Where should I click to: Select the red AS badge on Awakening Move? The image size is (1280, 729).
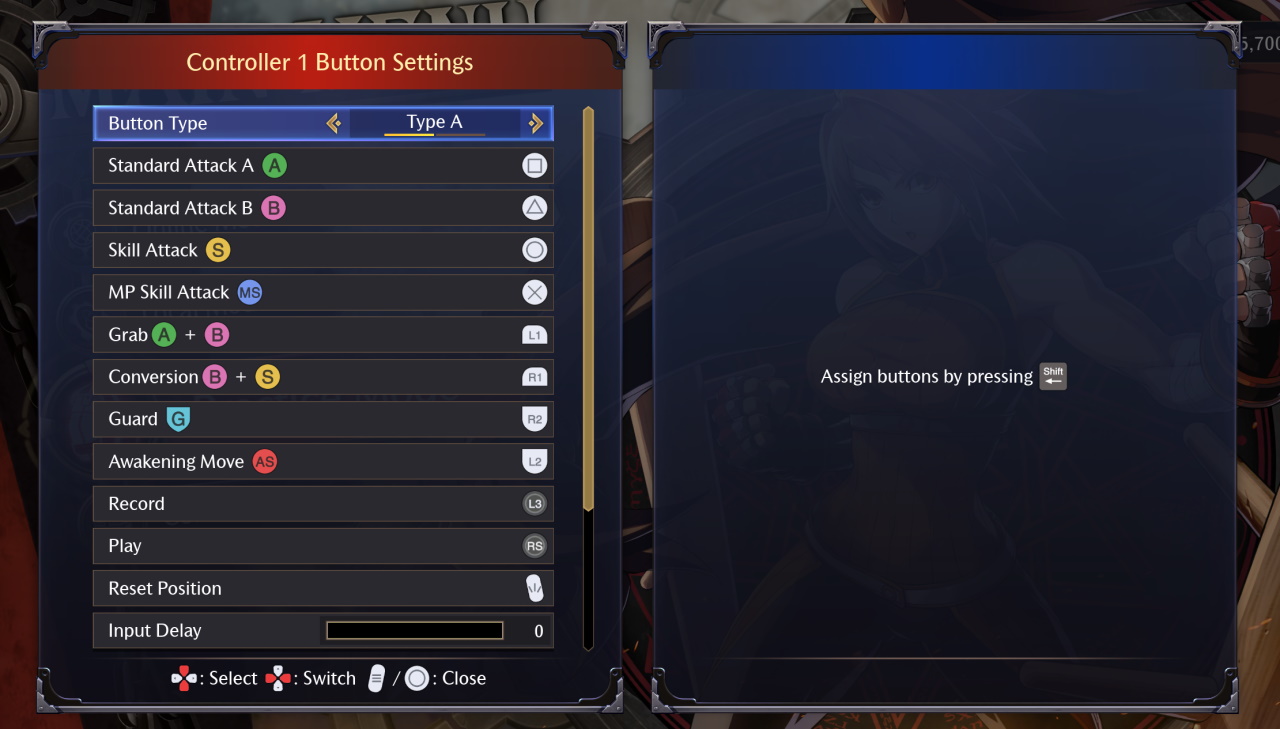264,461
